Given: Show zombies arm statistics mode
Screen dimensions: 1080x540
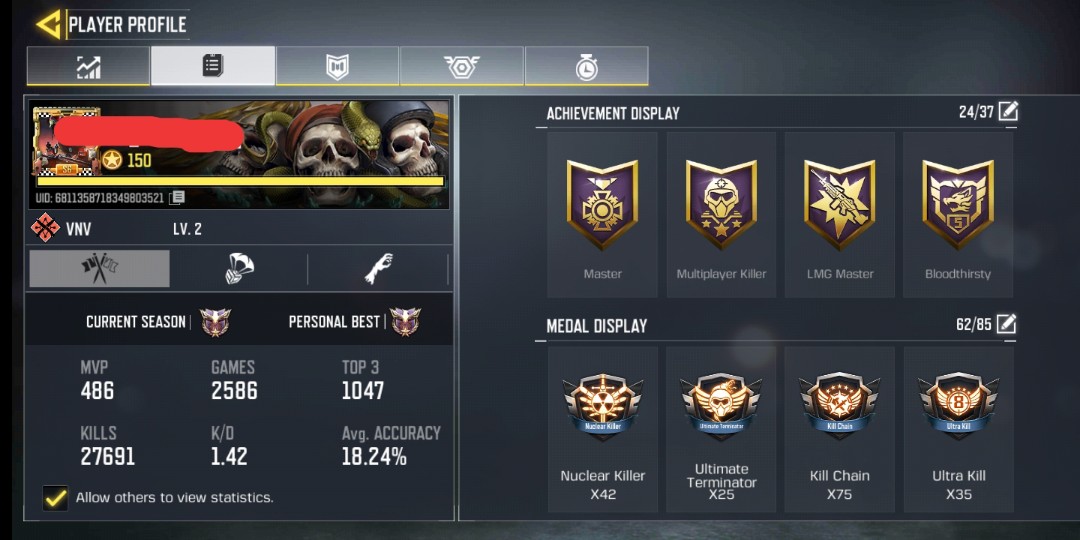Looking at the screenshot, I should tap(378, 269).
